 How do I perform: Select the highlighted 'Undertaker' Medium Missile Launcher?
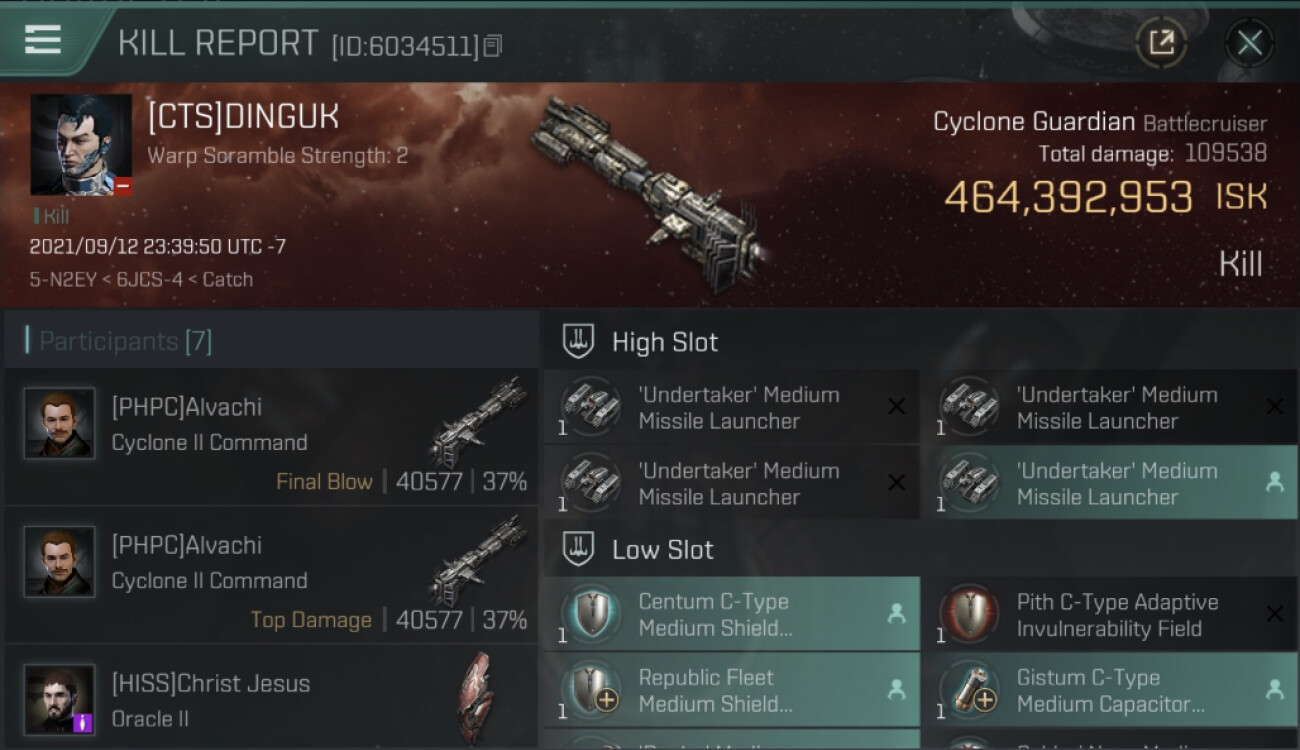1108,483
